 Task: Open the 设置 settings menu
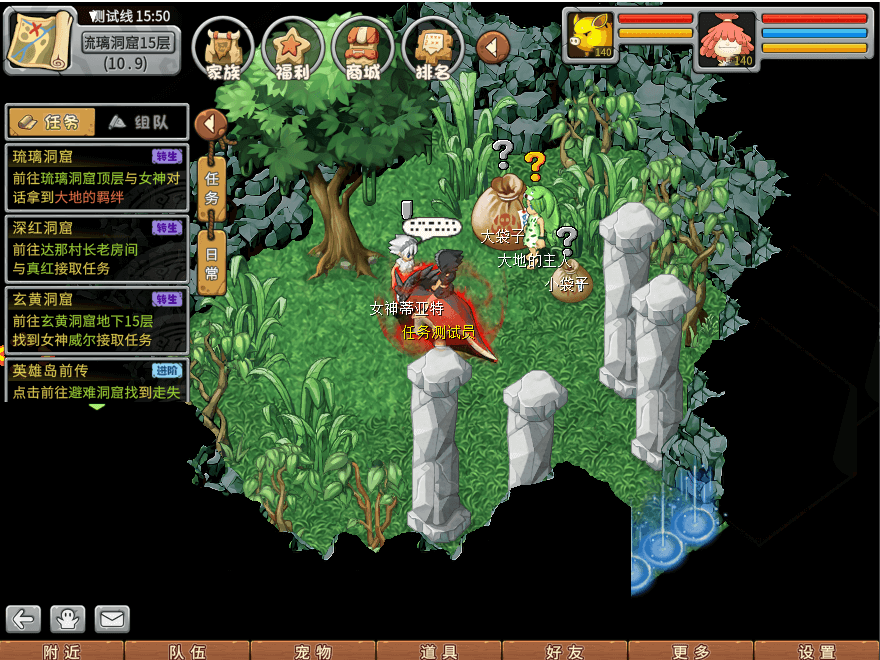click(x=817, y=651)
